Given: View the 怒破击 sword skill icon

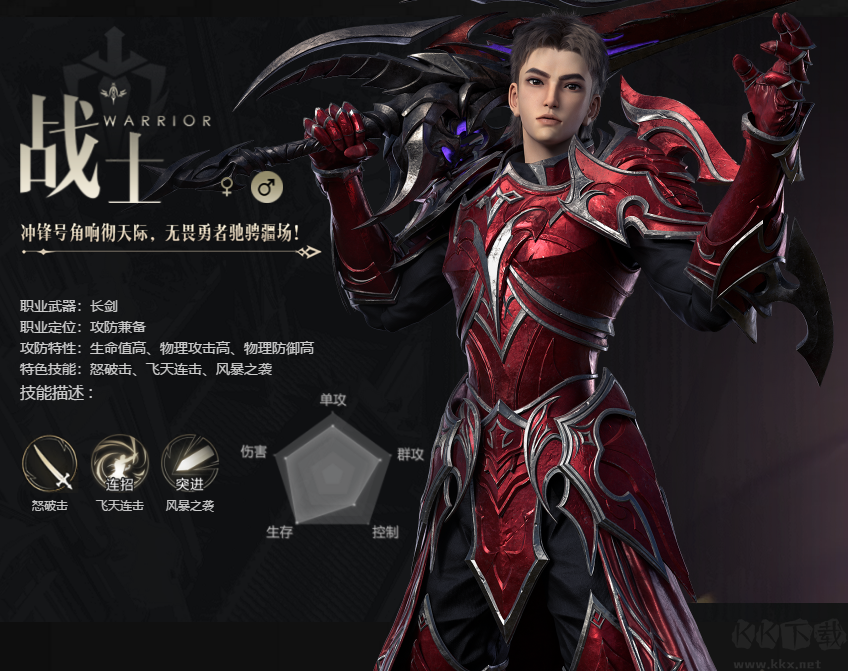Looking at the screenshot, I should (x=49, y=462).
